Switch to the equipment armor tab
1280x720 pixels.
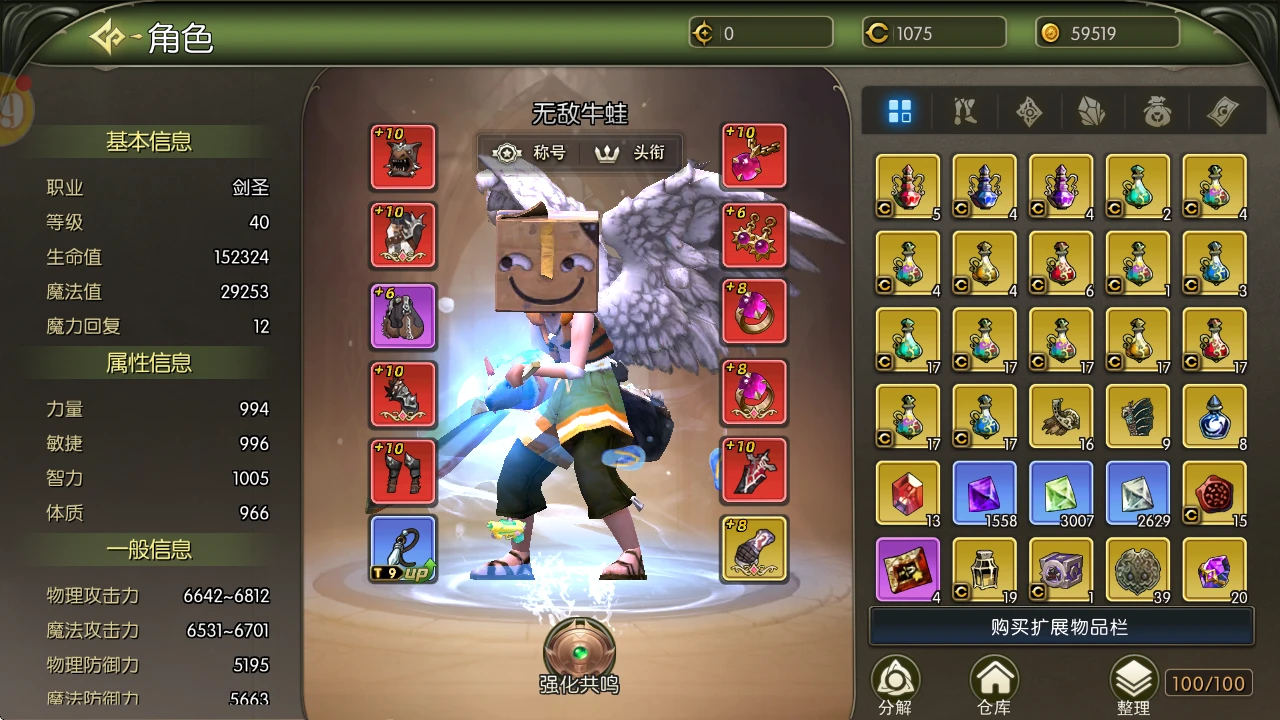[965, 112]
